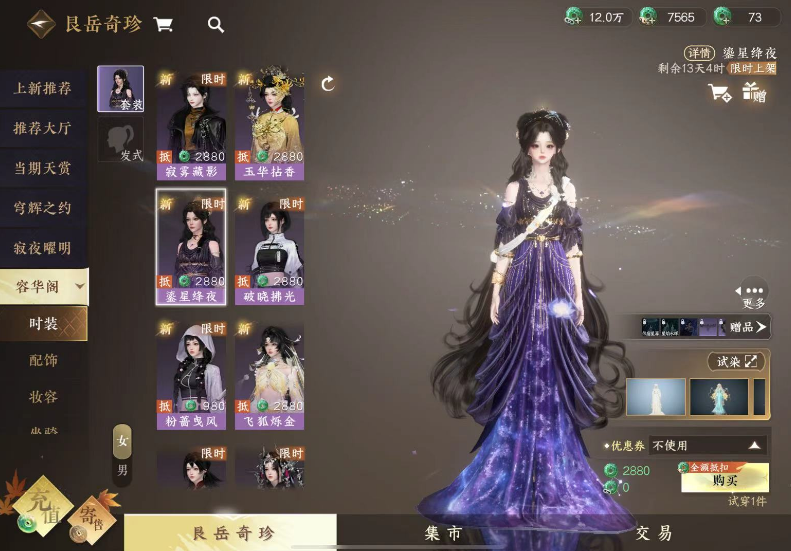Select the 破晓拂光 outfit card
791x551 pixels.
click(269, 248)
